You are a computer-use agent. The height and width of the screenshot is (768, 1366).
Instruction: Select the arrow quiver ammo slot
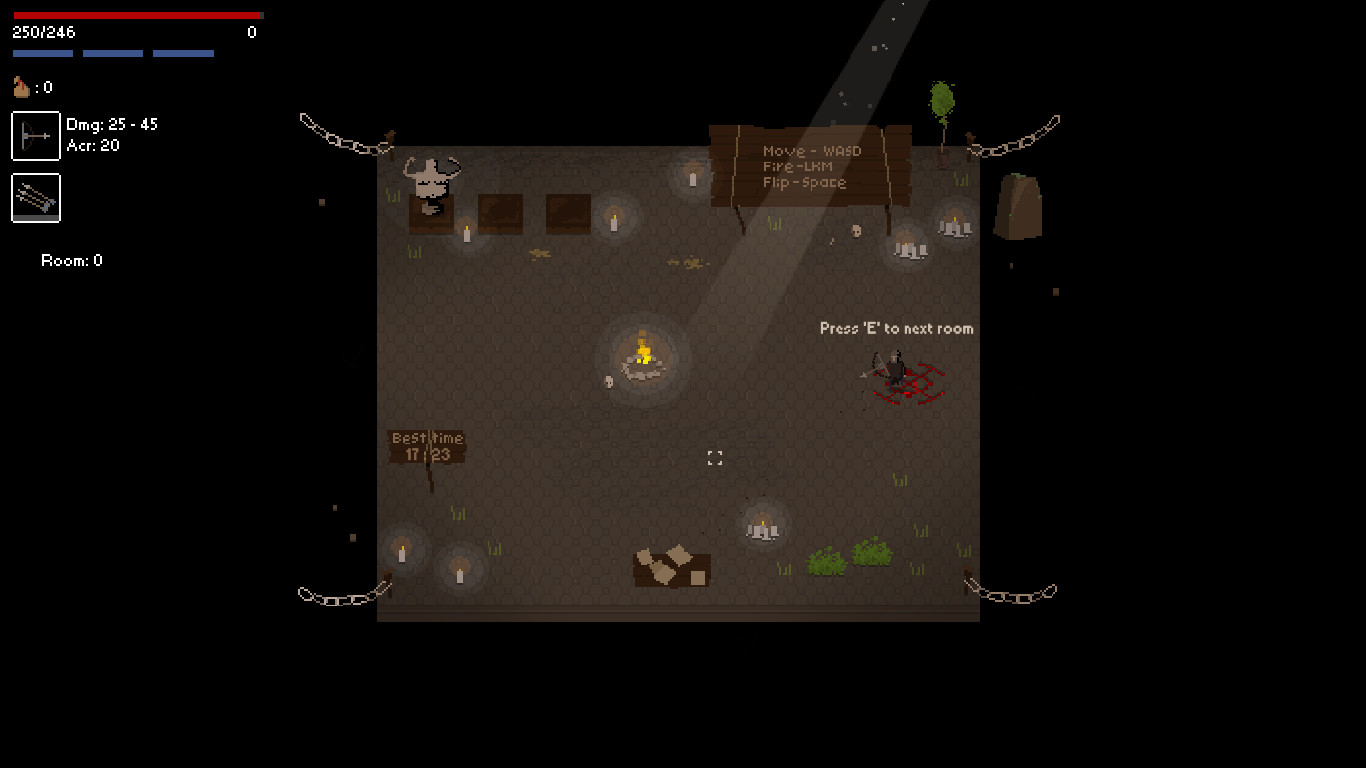click(35, 198)
